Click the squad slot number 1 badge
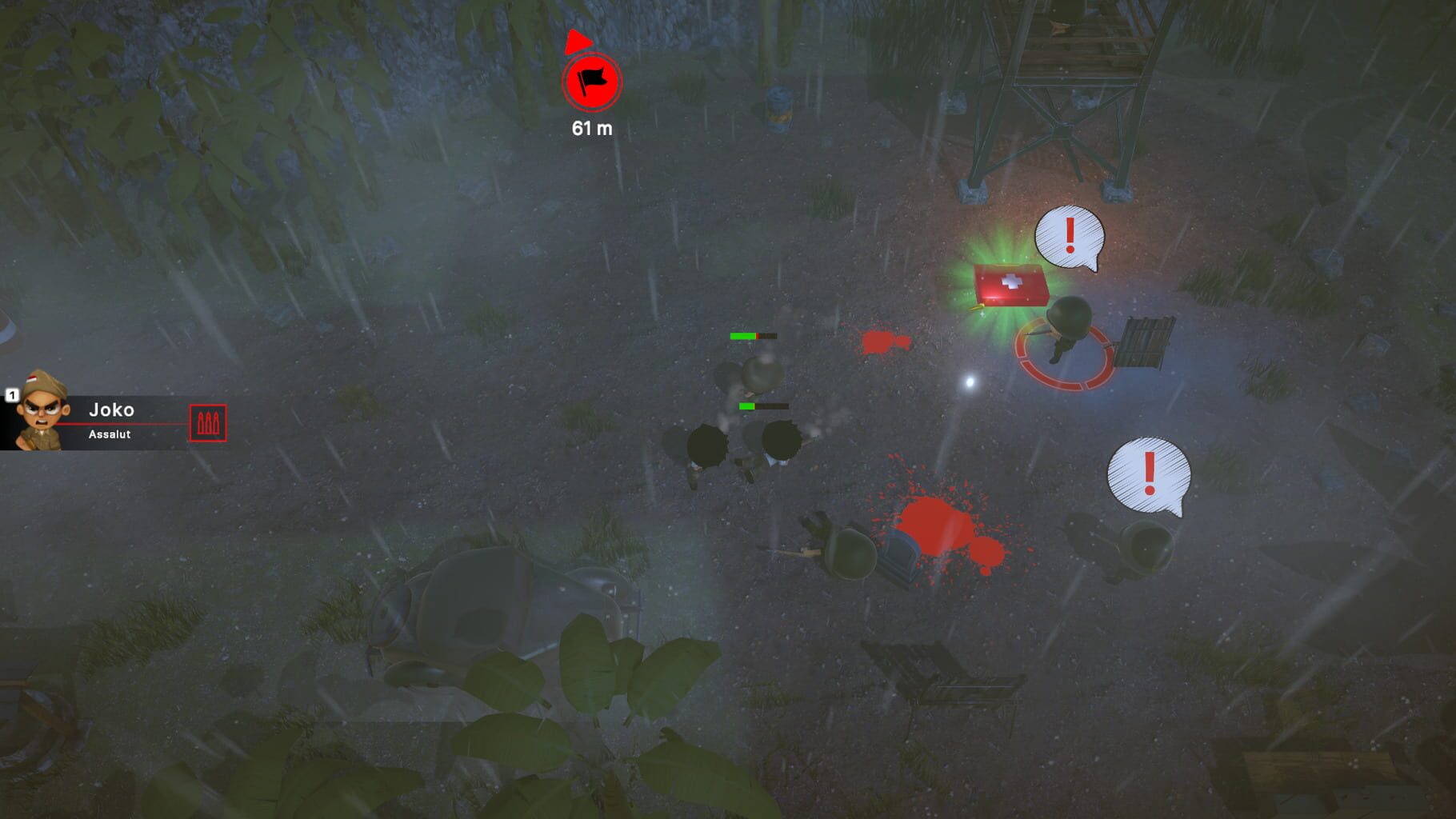 tap(11, 396)
